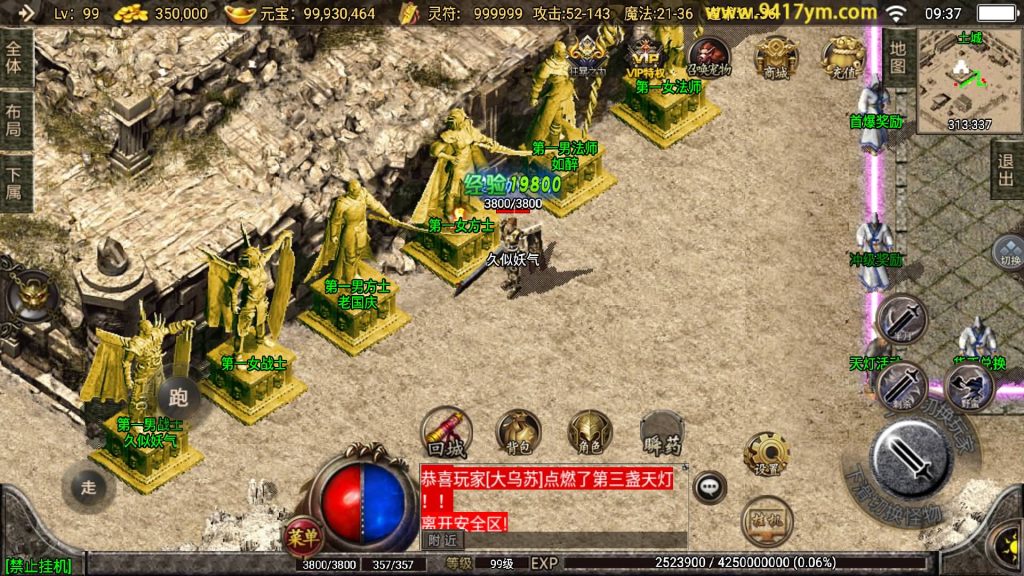Viewport: 1024px width, 576px height.
Task: Open the 商城 shop icon
Action: coord(776,56)
